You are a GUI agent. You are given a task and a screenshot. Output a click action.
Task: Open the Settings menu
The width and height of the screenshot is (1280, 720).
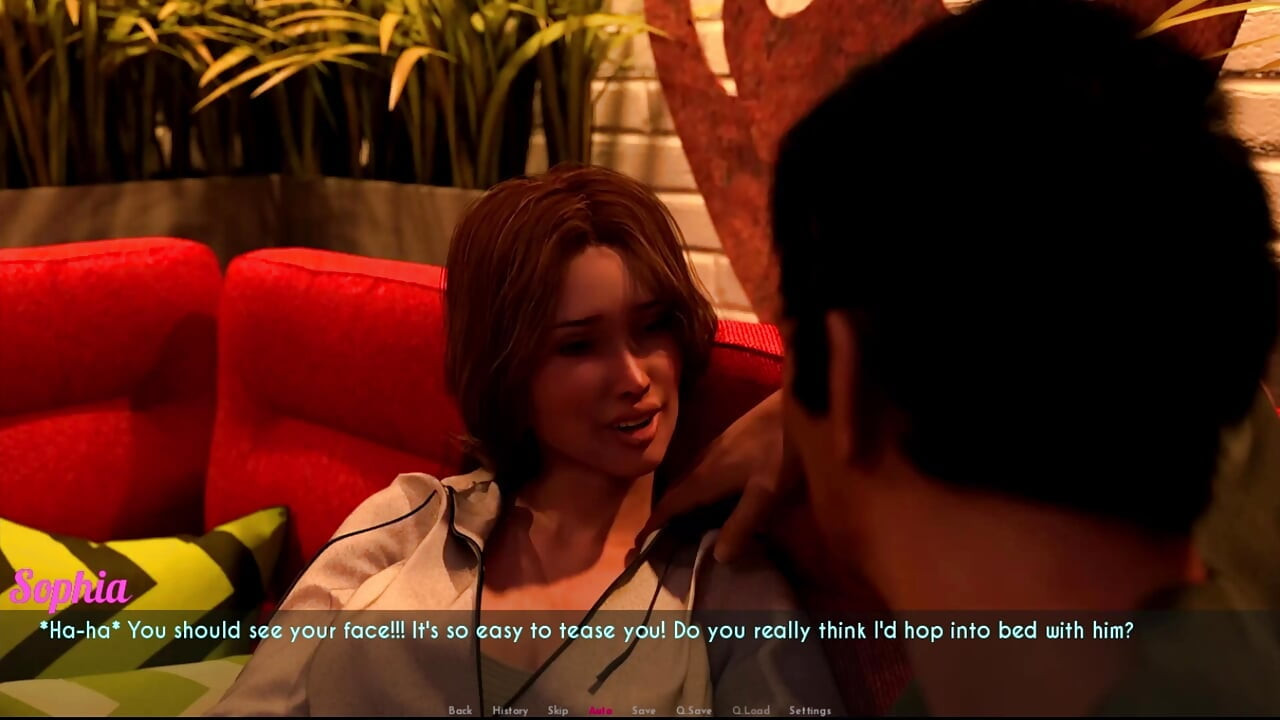point(810,710)
